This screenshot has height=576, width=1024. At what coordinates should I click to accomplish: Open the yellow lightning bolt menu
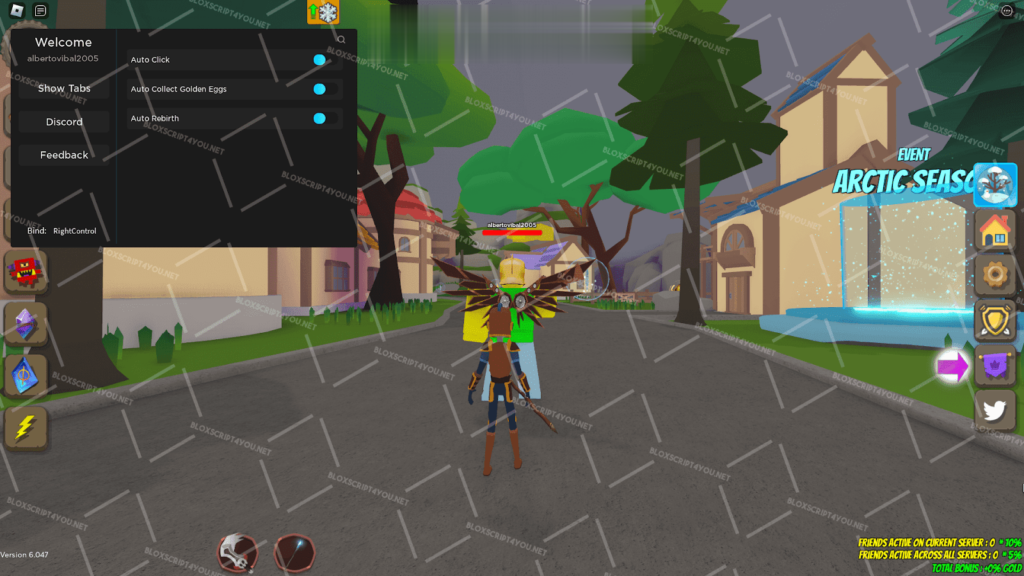pyautogui.click(x=25, y=427)
